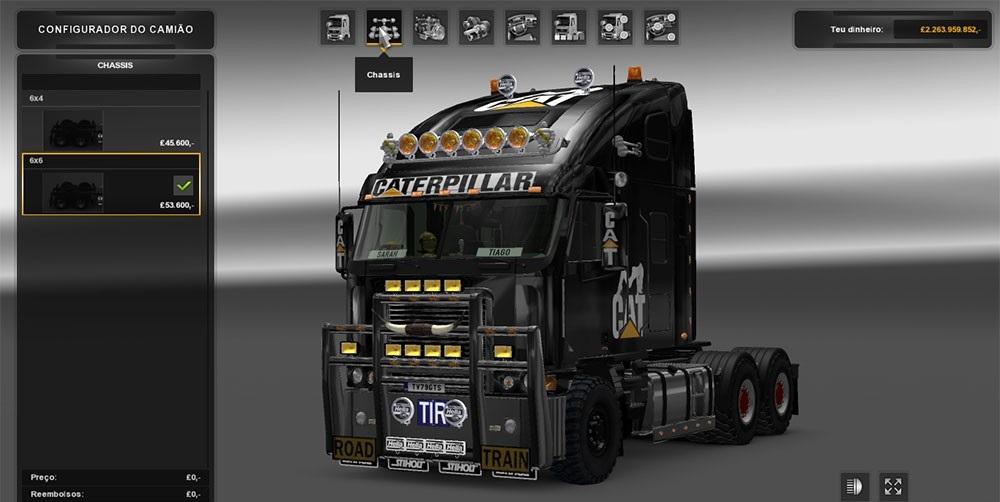Open the engine category icon
Viewport: 1000px width, 502px height.
coord(430,27)
